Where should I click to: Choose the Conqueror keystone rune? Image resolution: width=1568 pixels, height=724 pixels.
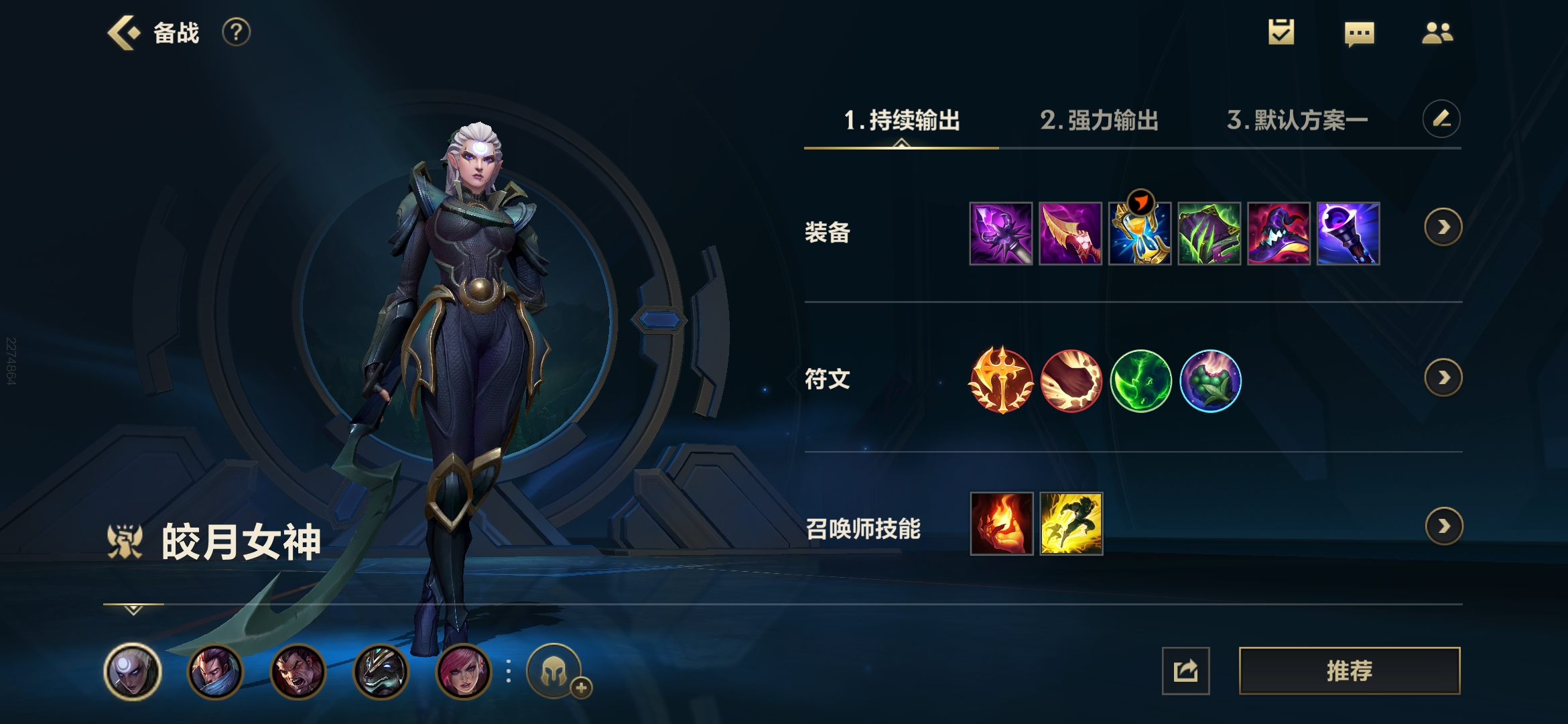(1001, 380)
